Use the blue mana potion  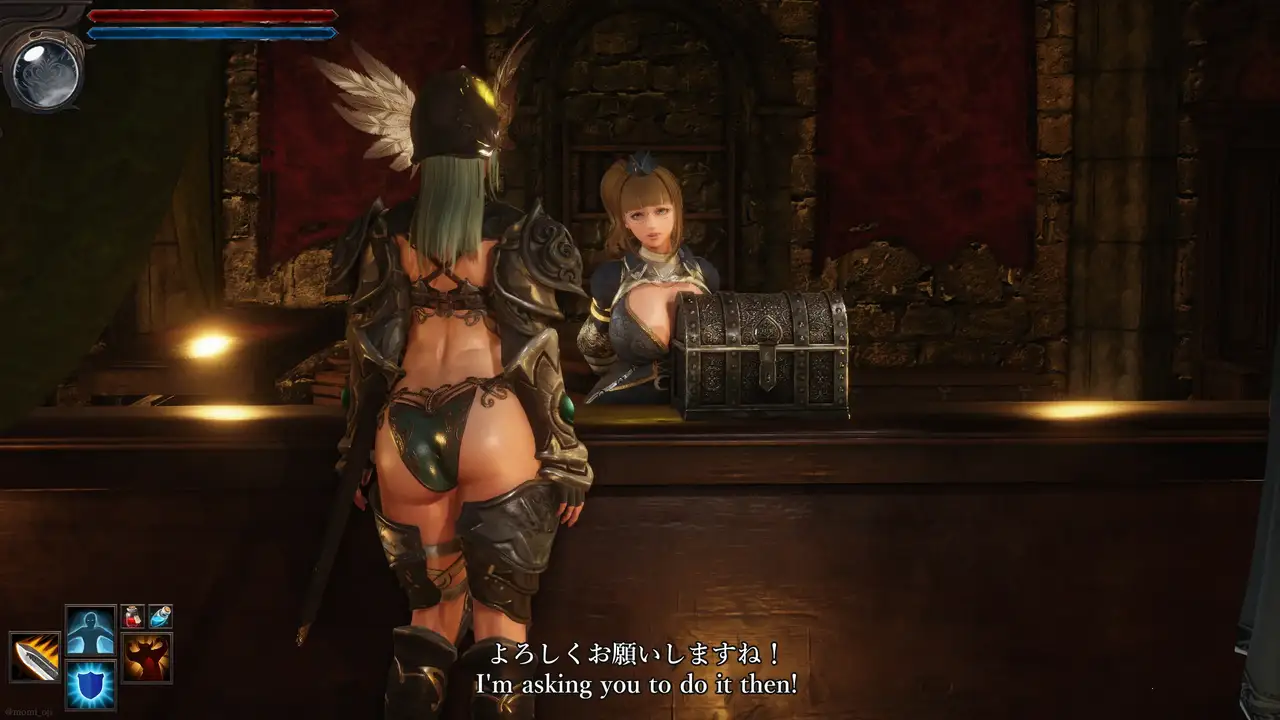[160, 616]
